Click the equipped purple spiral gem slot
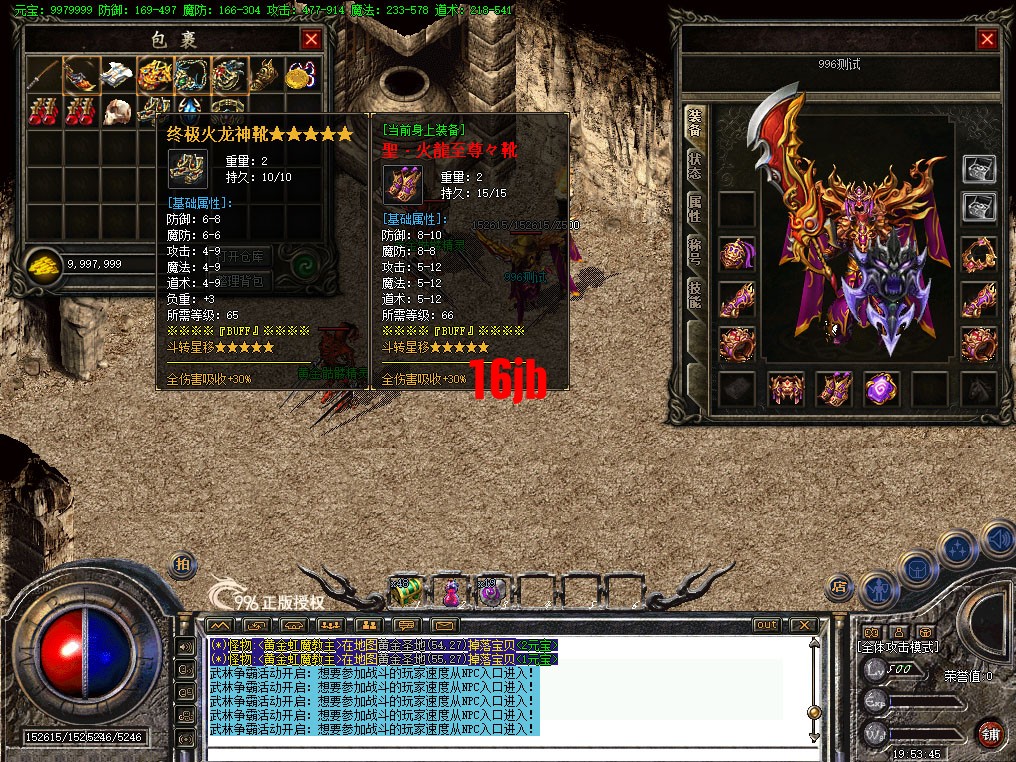 [882, 389]
